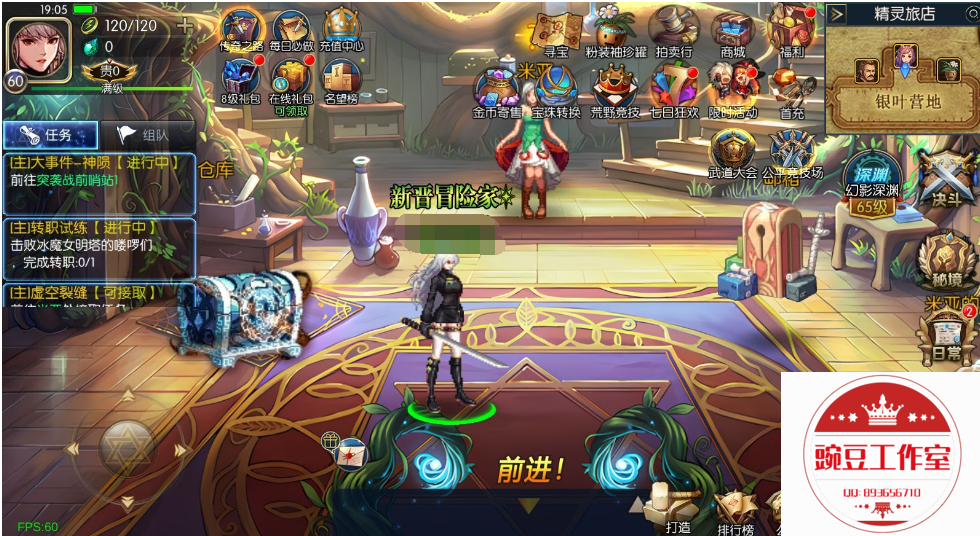
Task: Open the 秘境 secret realm button
Action: coord(941,259)
